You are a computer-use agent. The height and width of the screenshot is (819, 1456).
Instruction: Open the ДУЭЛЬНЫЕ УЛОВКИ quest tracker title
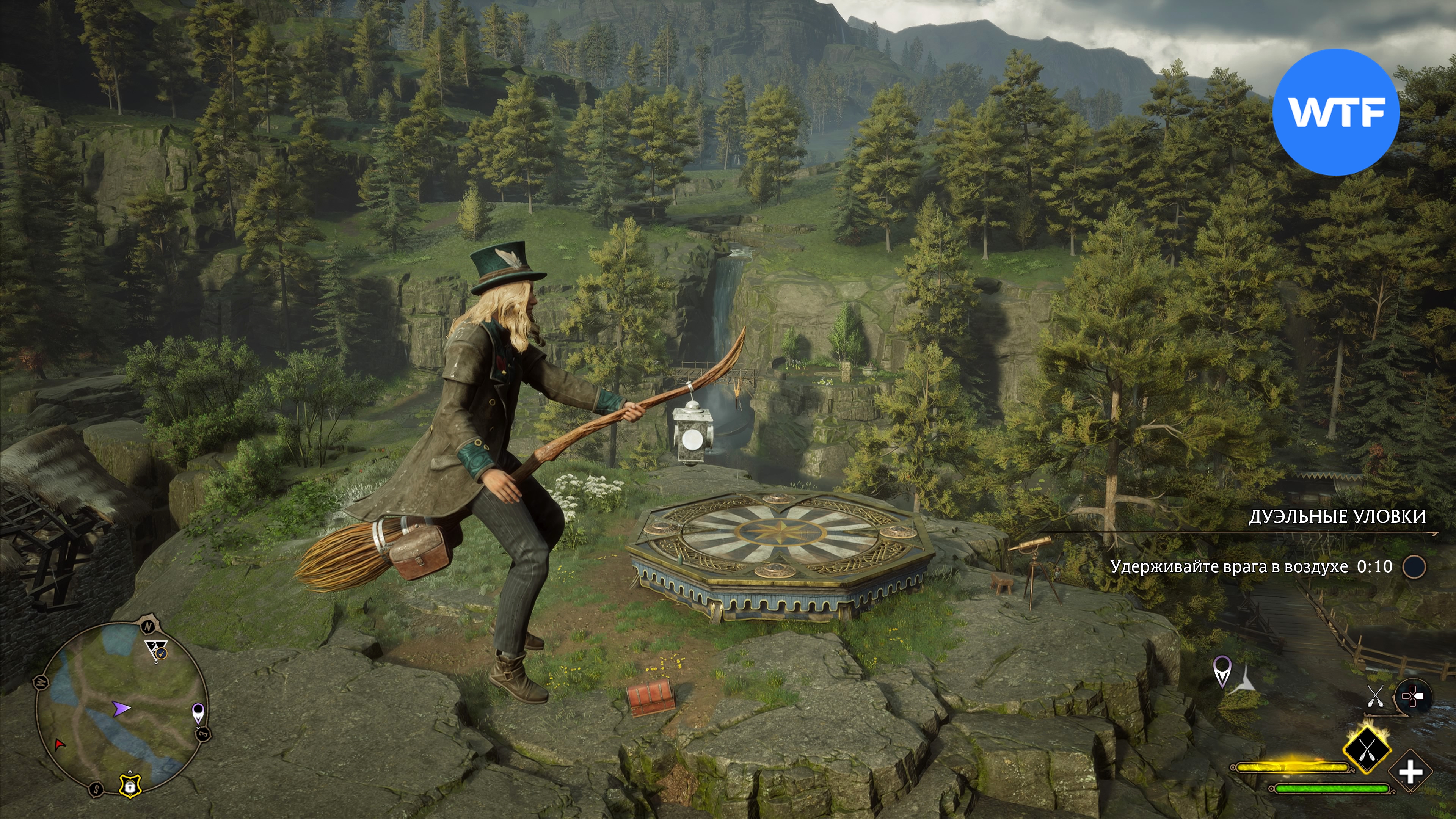coord(1337,516)
